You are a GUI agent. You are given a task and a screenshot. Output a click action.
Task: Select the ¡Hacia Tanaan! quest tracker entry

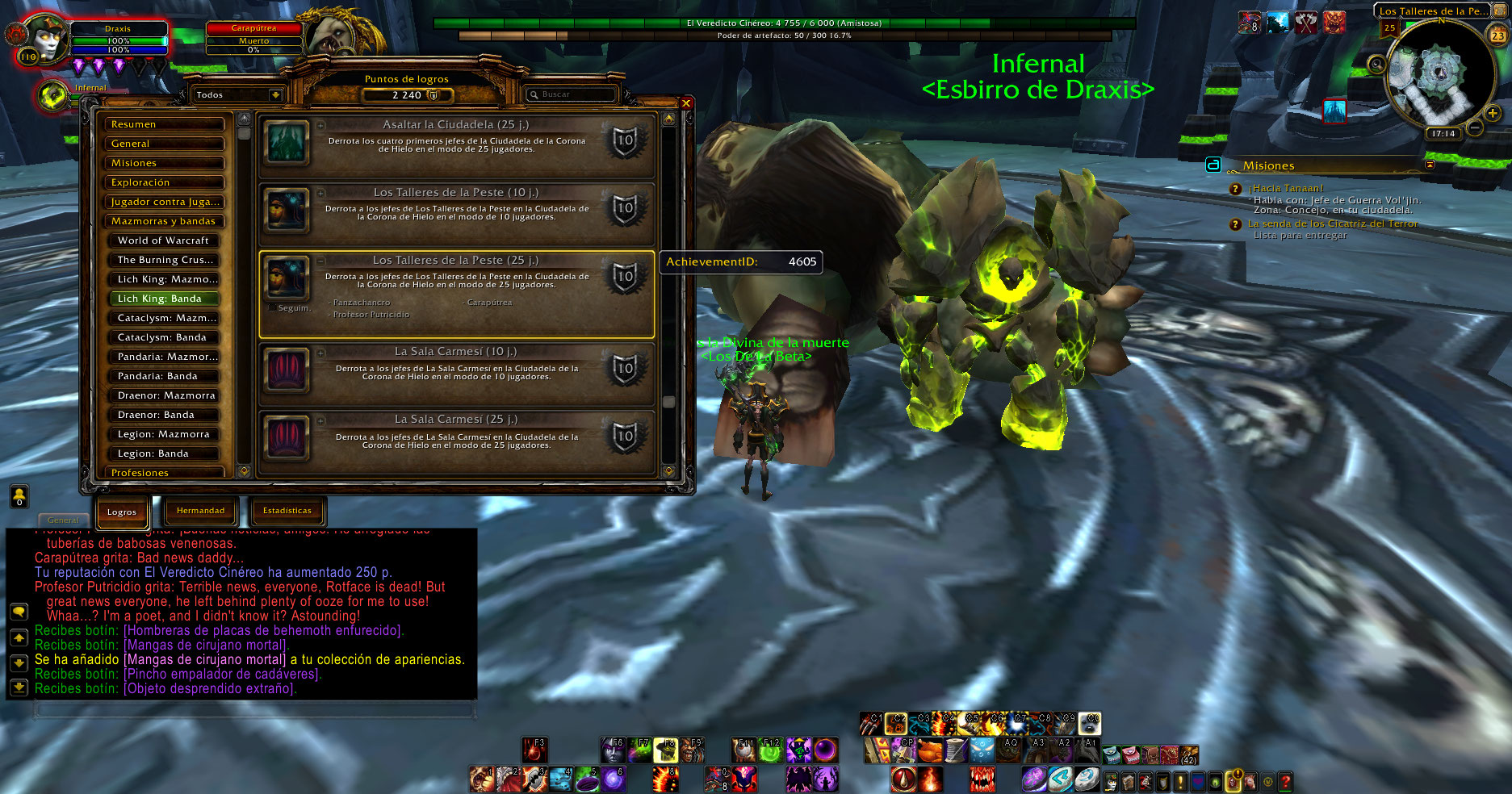pyautogui.click(x=1288, y=188)
